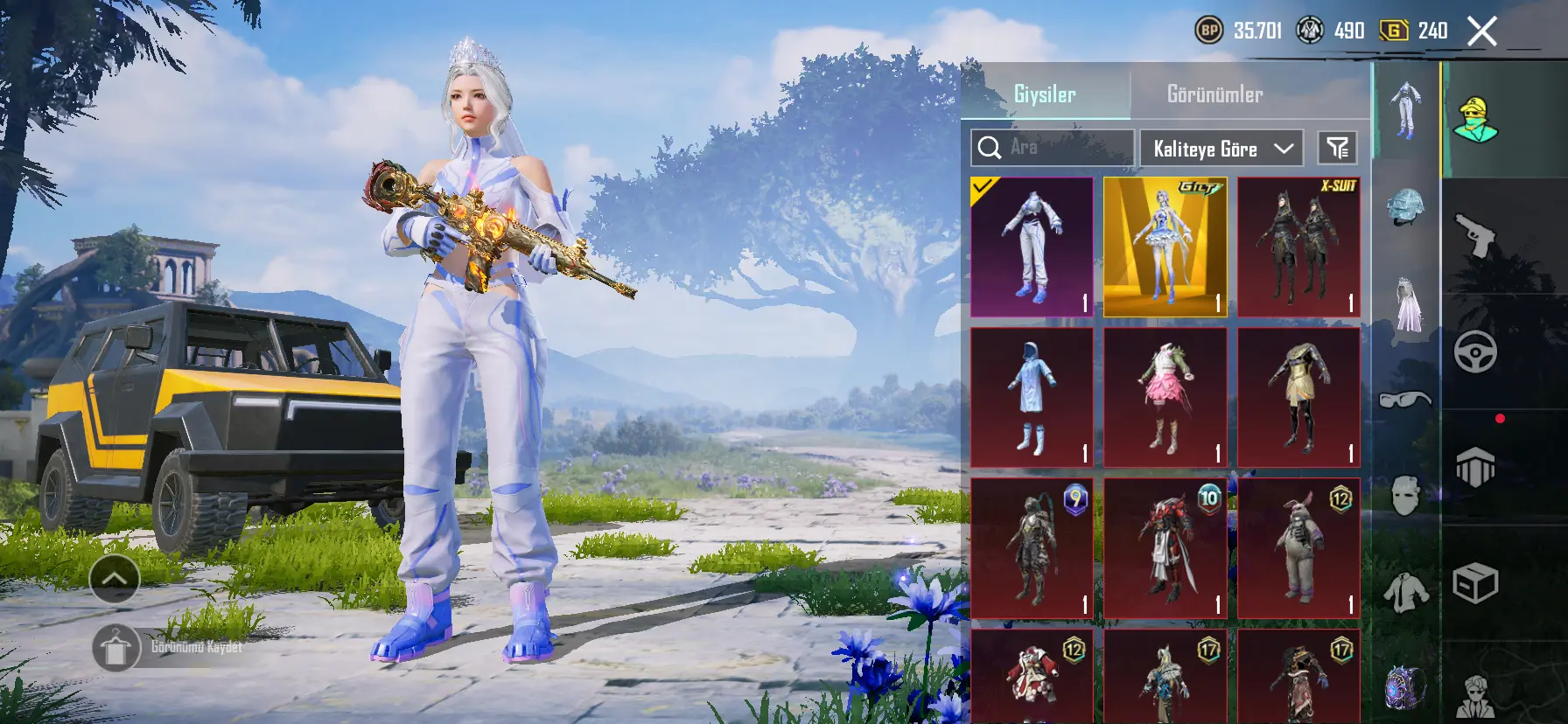Open the Kaliteye Göre sorting dropdown

1221,149
